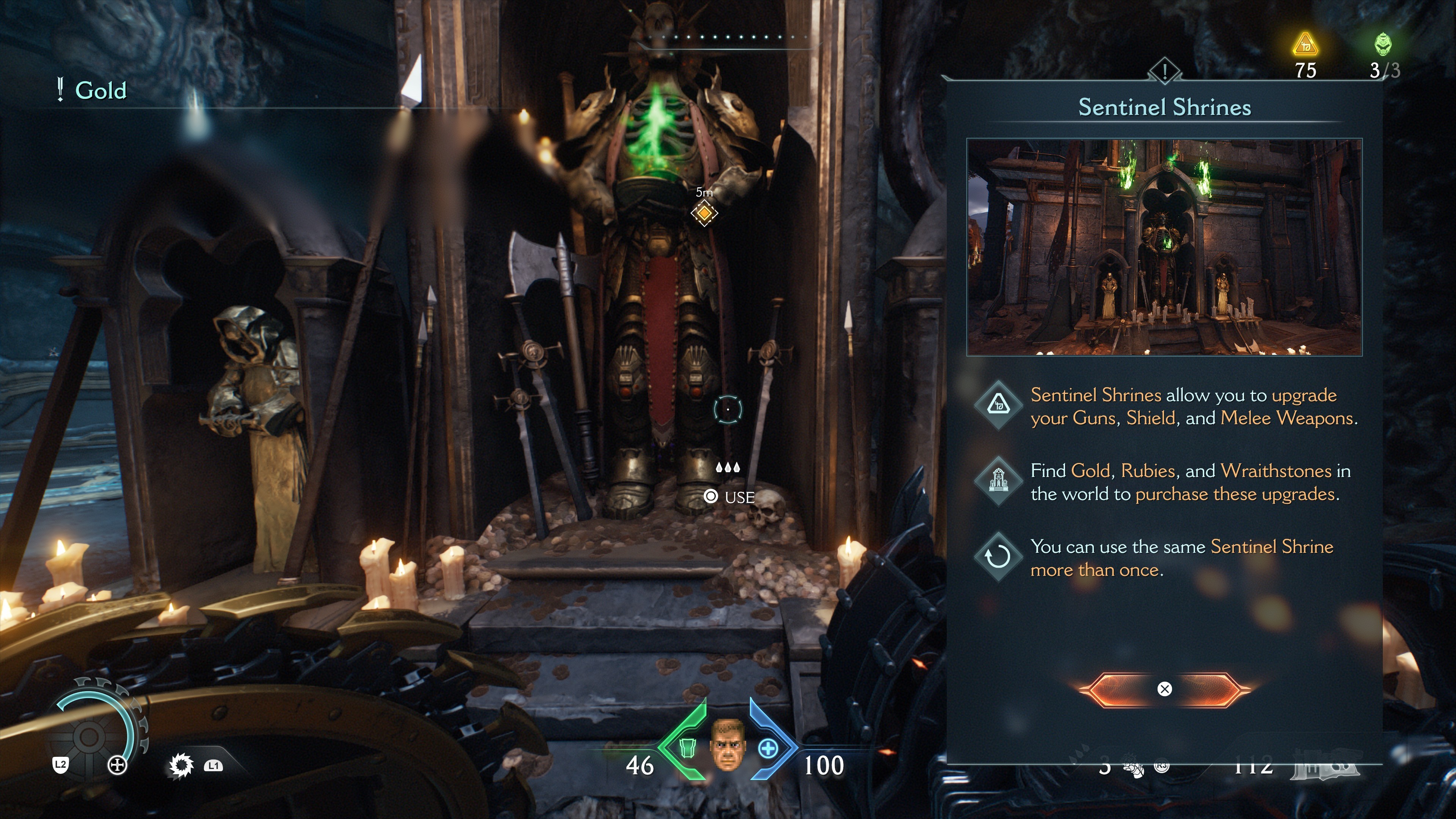Open the Sentinel Shrines preview image
This screenshot has height=819, width=1456.
pyautogui.click(x=1164, y=247)
